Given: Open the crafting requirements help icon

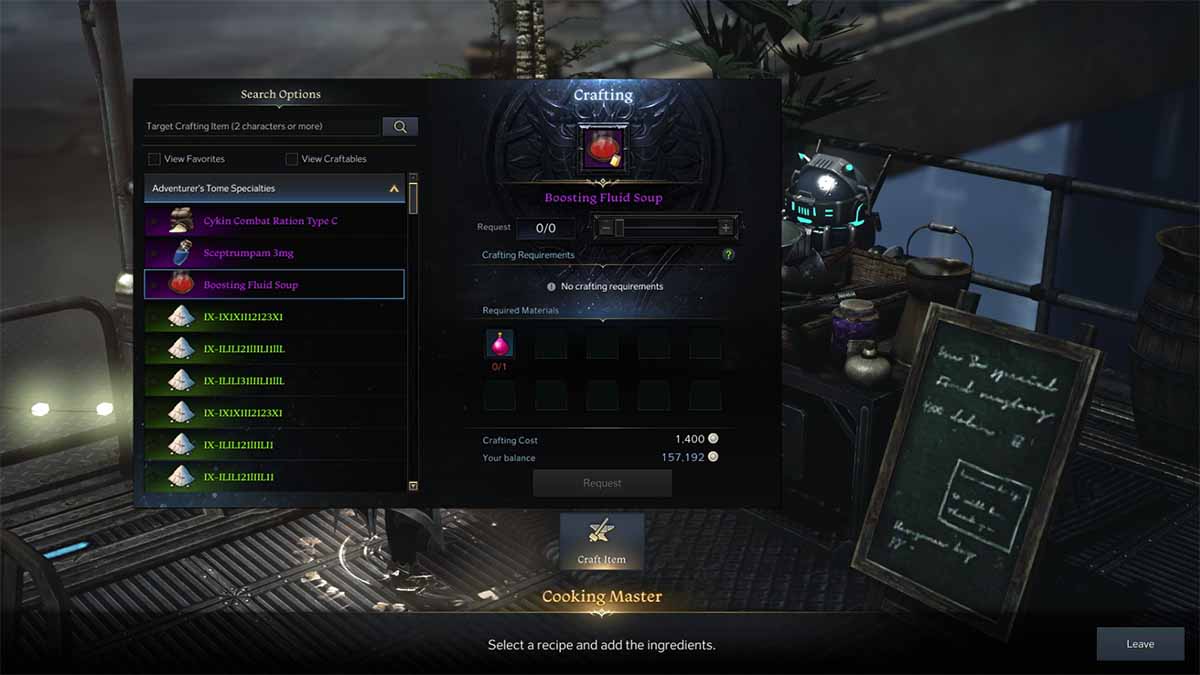Looking at the screenshot, I should [729, 255].
